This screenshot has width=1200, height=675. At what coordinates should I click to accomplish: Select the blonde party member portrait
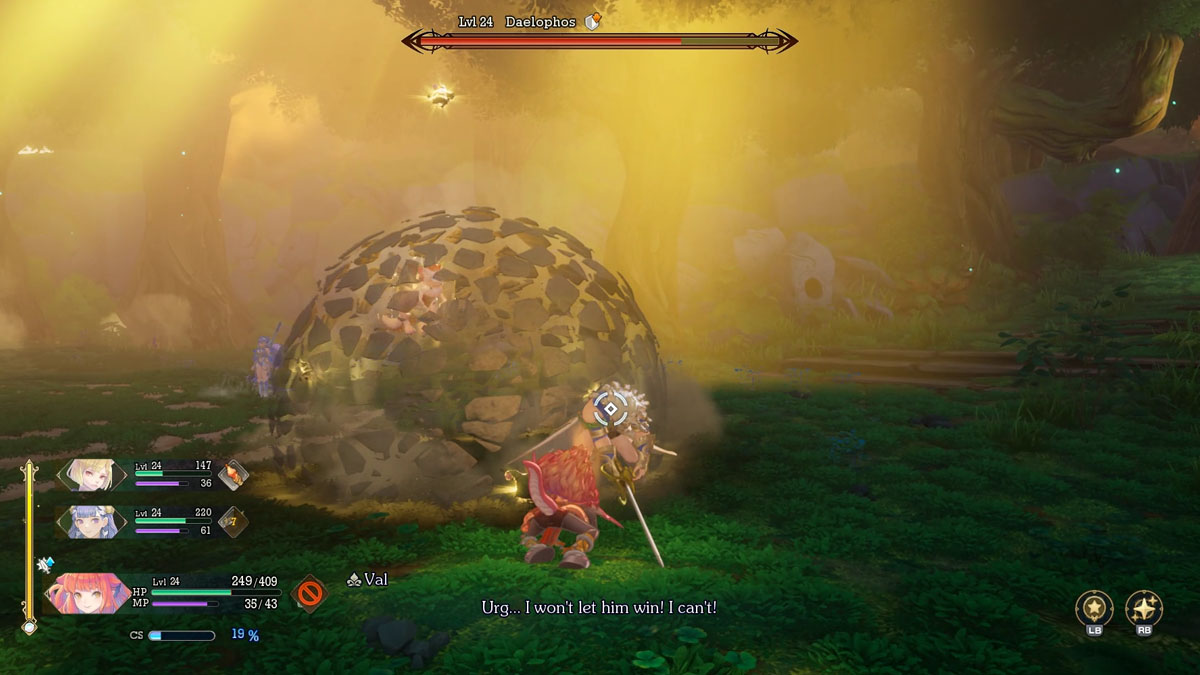tap(92, 475)
